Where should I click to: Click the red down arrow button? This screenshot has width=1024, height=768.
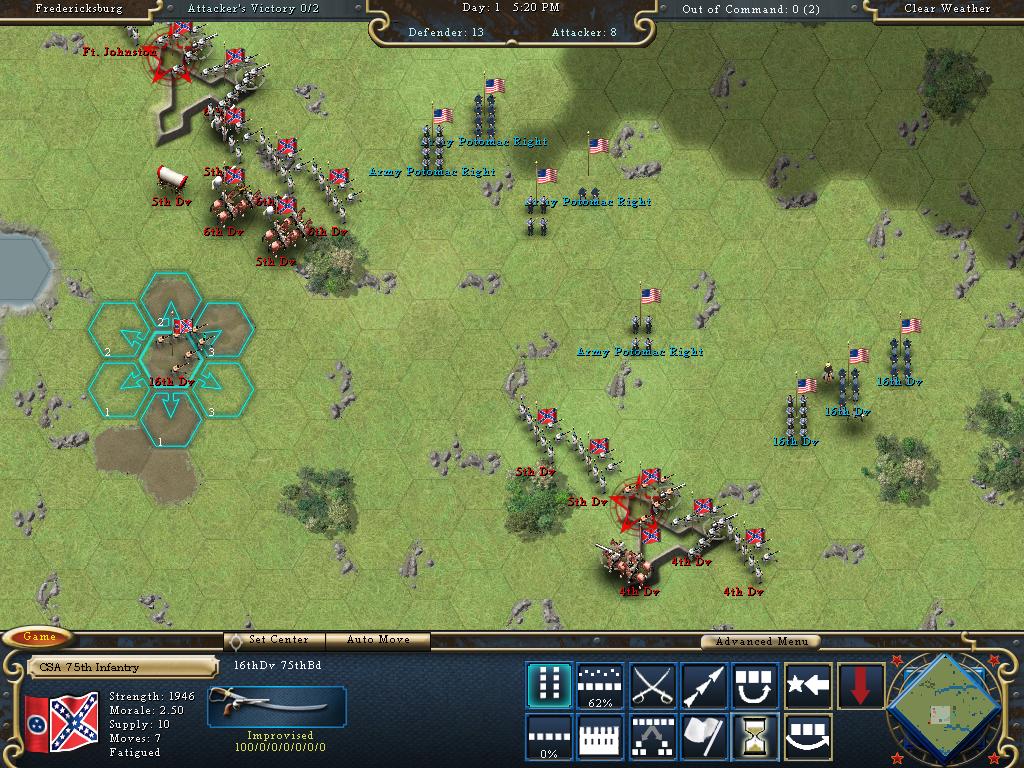(860, 686)
